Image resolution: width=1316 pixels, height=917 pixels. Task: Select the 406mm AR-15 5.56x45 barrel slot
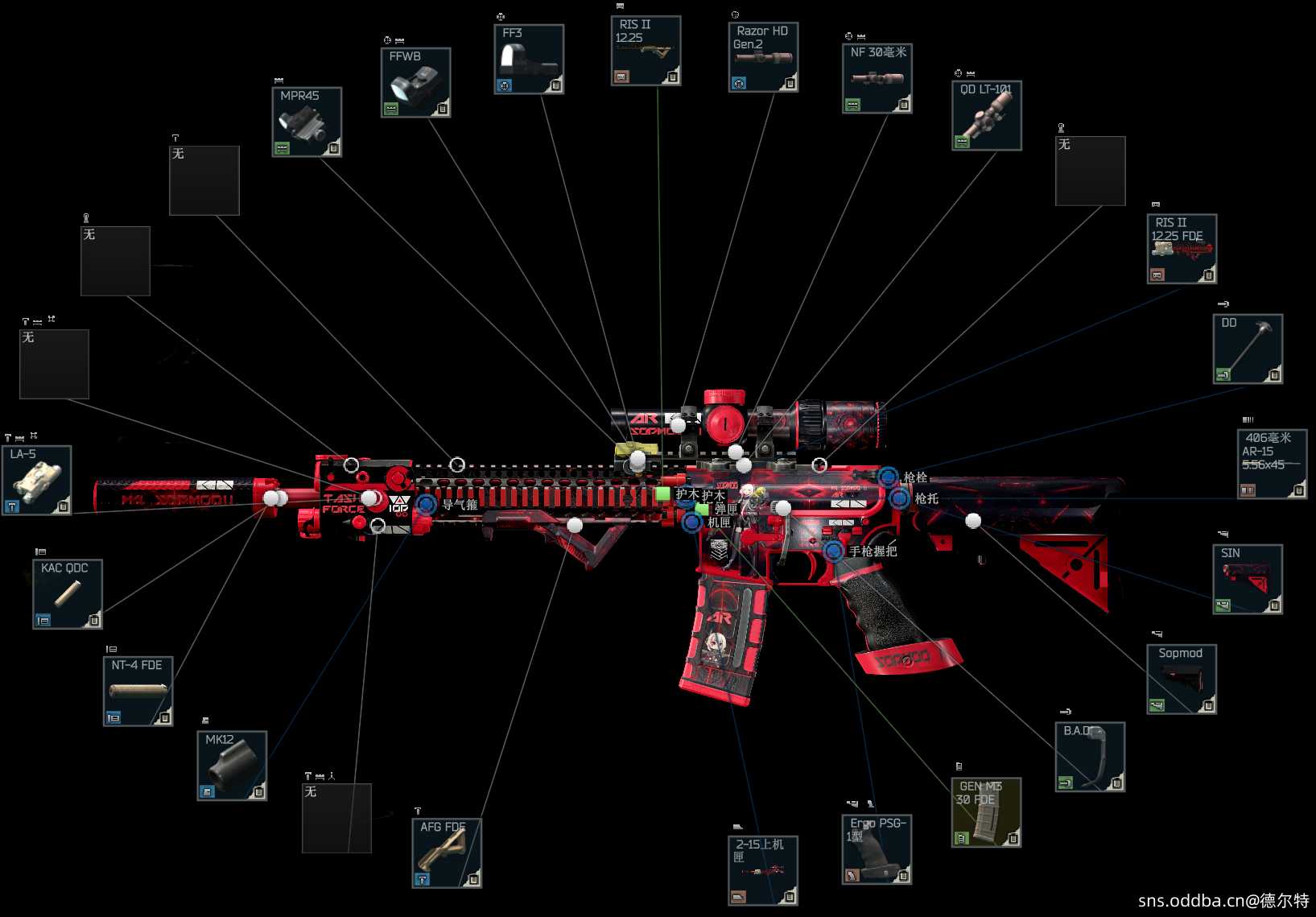point(1272,464)
